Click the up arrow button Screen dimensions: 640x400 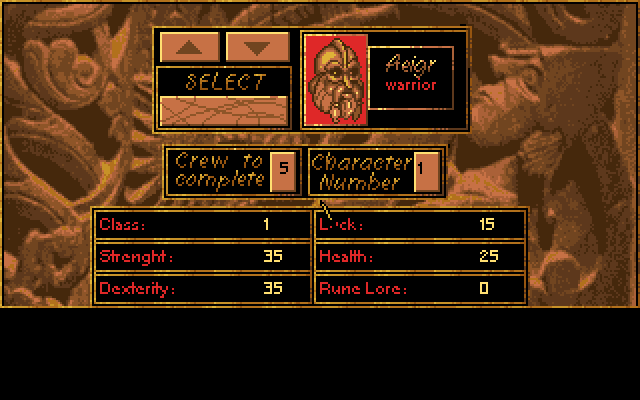(x=192, y=46)
